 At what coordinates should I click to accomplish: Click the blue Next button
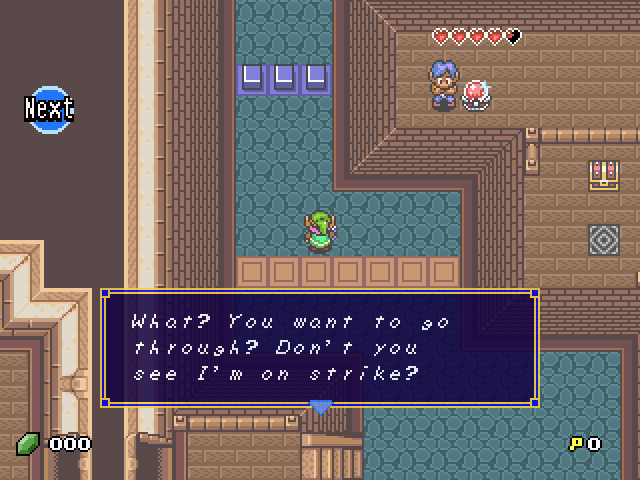pyautogui.click(x=49, y=108)
